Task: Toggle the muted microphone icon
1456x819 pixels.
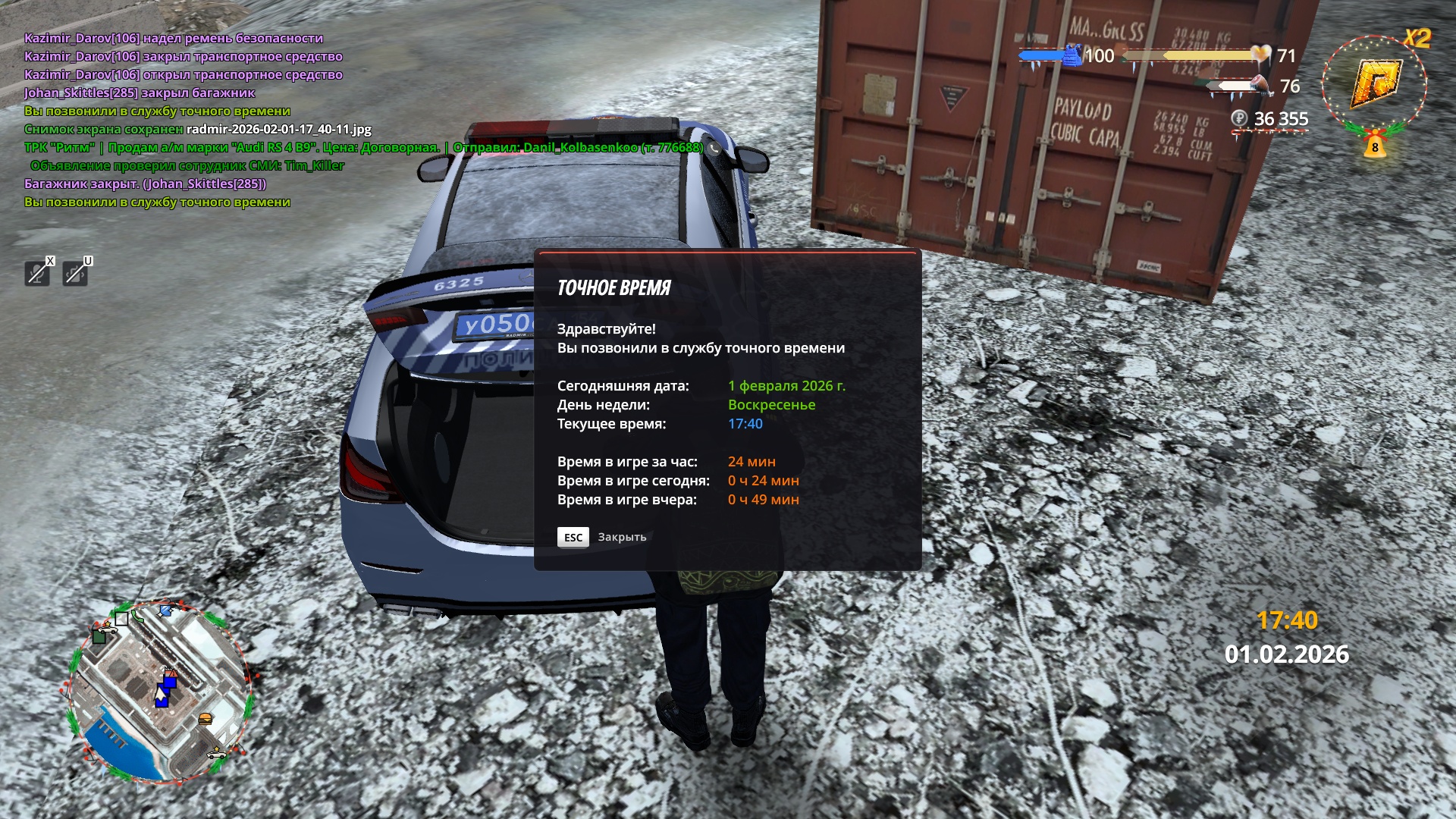Action: point(37,273)
